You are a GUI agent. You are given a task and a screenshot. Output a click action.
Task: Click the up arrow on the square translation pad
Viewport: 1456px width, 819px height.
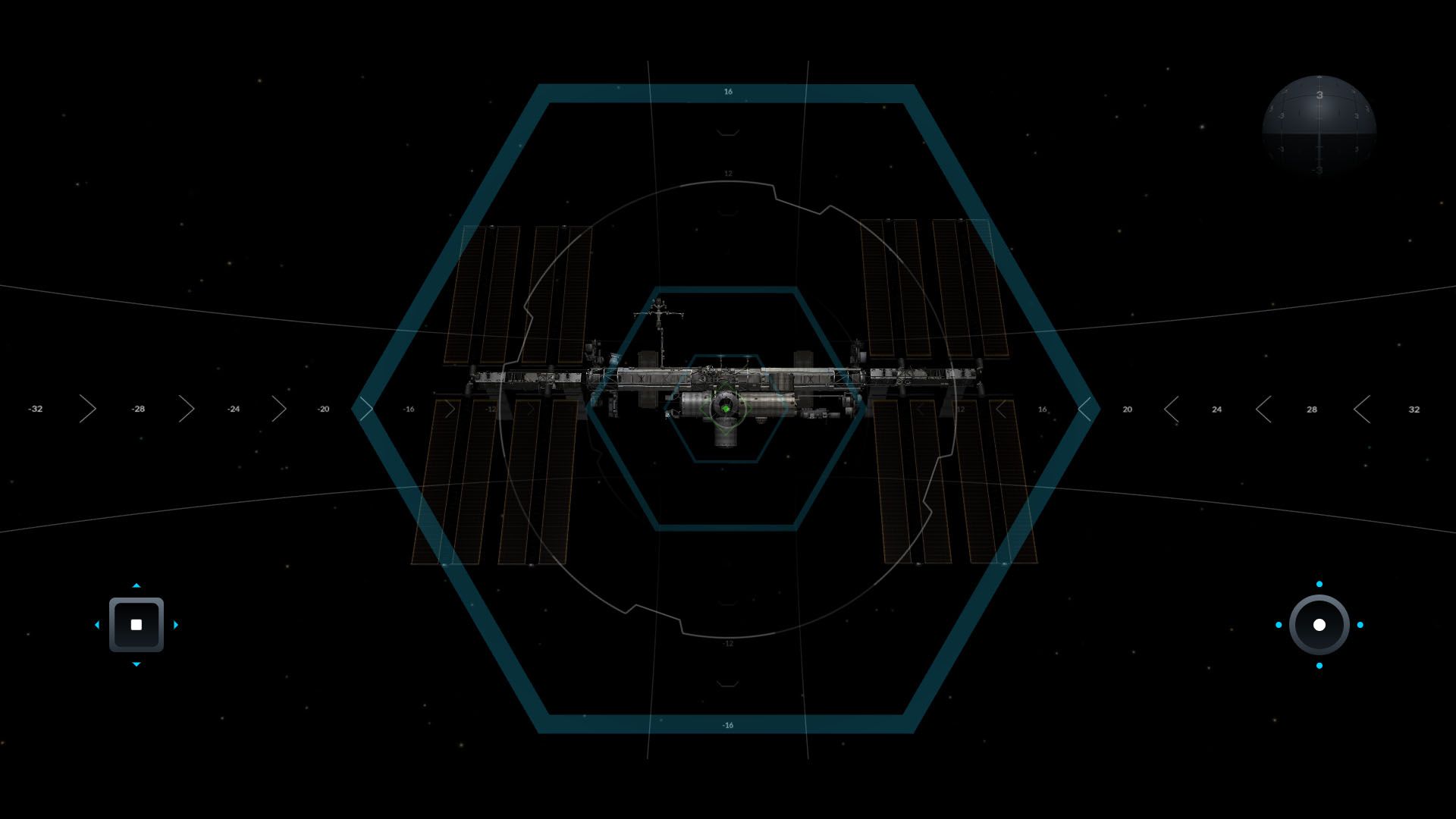(136, 585)
